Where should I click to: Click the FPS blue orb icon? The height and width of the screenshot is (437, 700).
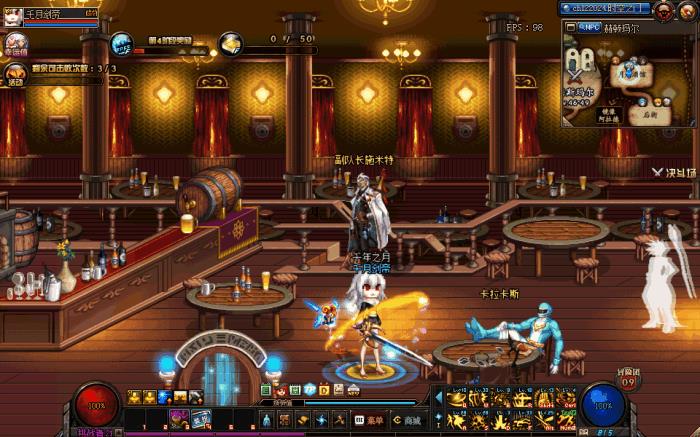pyautogui.click(x=122, y=43)
